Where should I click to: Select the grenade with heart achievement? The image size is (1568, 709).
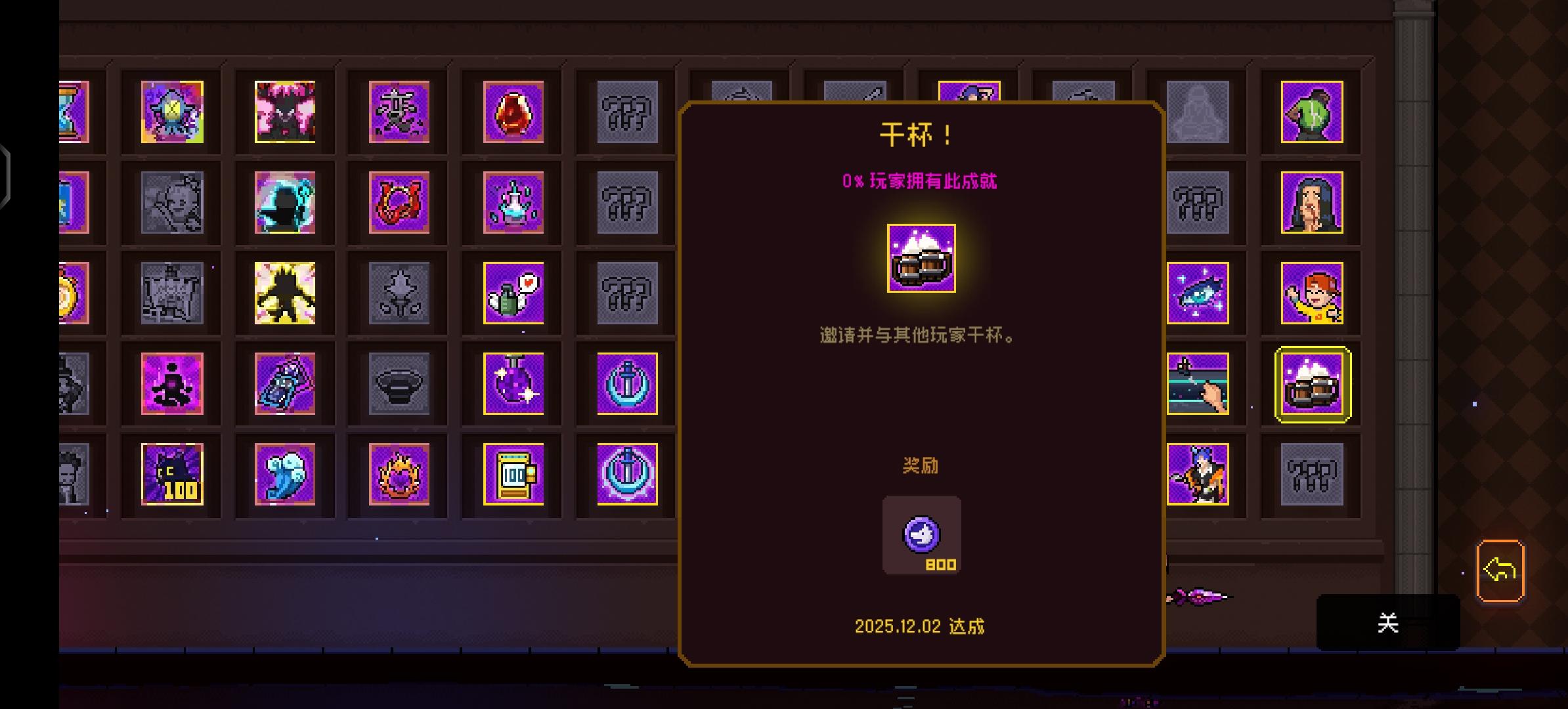click(x=513, y=294)
